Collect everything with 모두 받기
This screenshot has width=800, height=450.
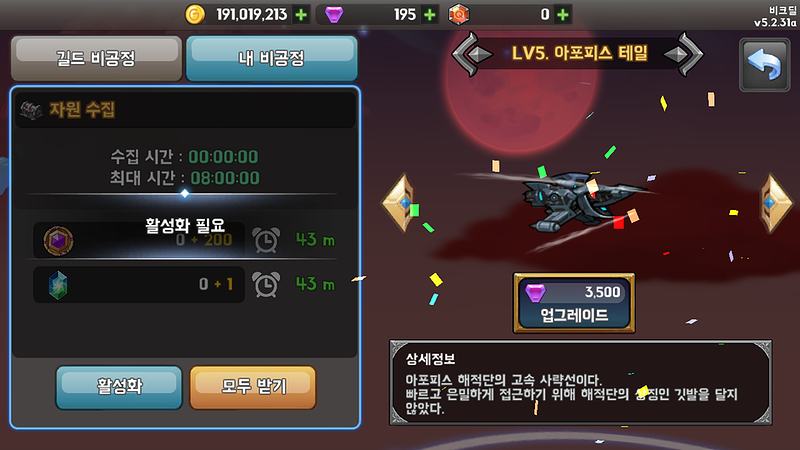(252, 386)
